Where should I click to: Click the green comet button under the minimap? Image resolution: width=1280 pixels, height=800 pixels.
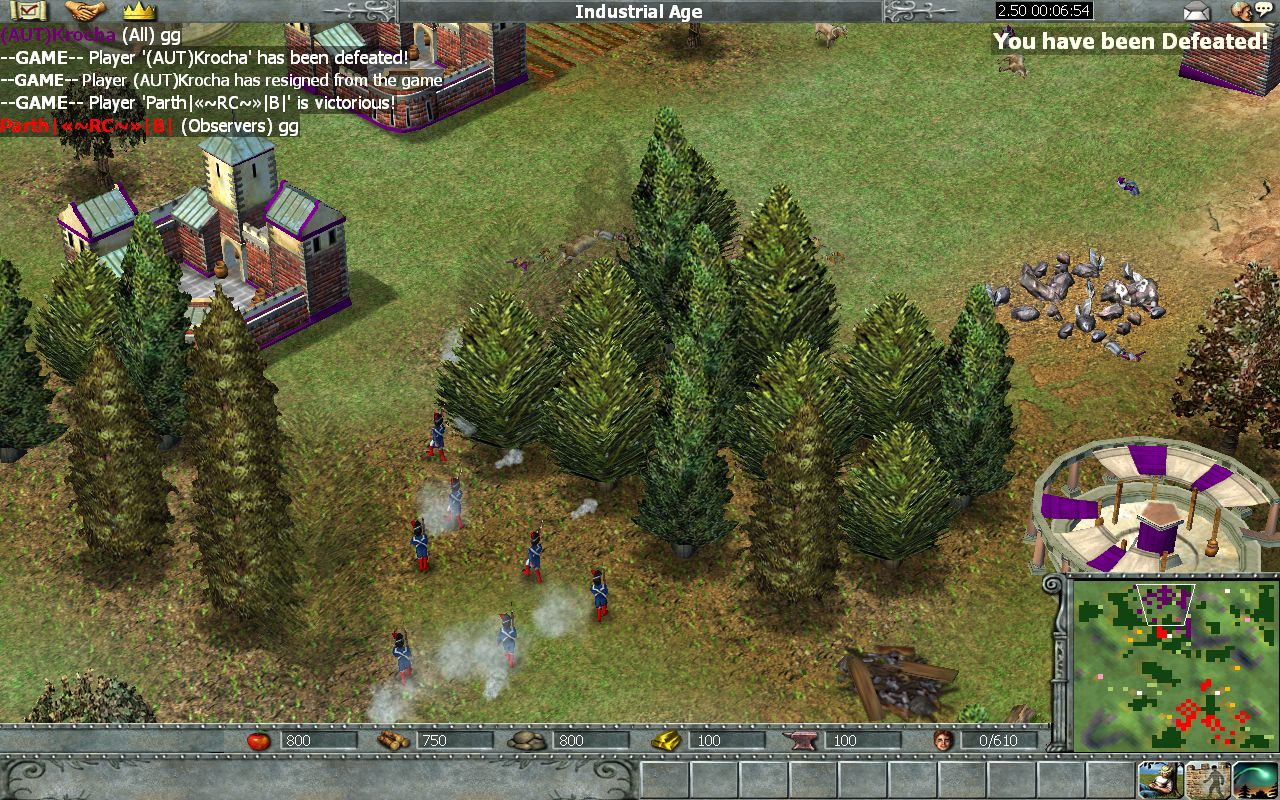tap(1254, 780)
